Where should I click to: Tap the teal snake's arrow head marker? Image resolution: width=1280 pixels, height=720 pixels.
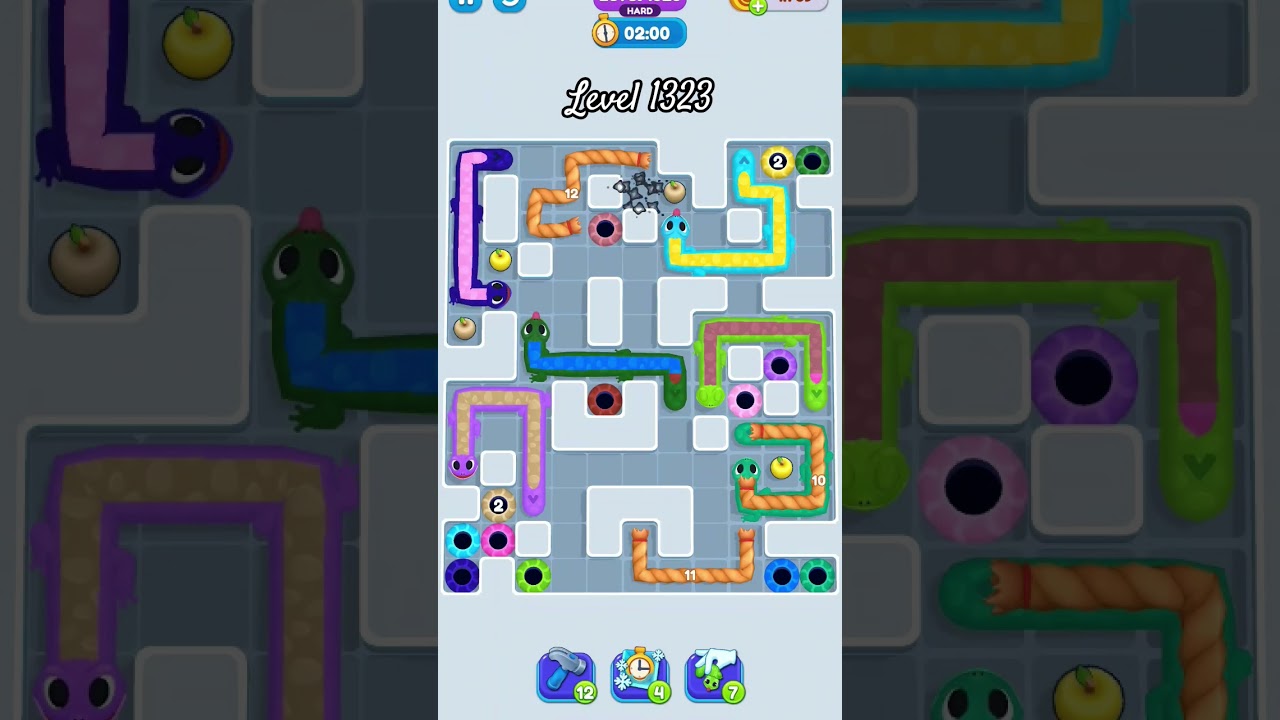coord(745,158)
